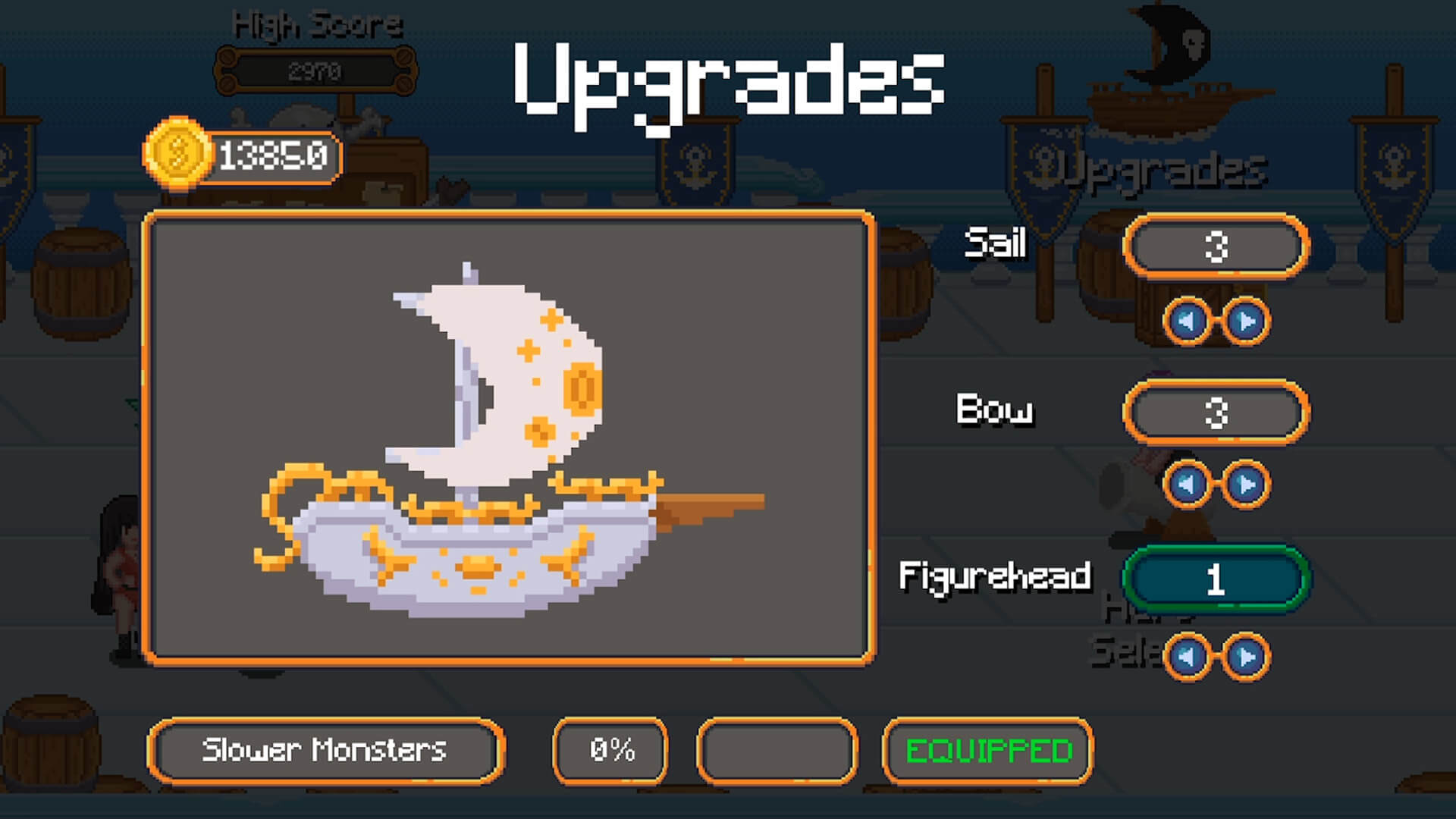Cycle to previous Bow option
The width and height of the screenshot is (1456, 819).
(x=1187, y=484)
